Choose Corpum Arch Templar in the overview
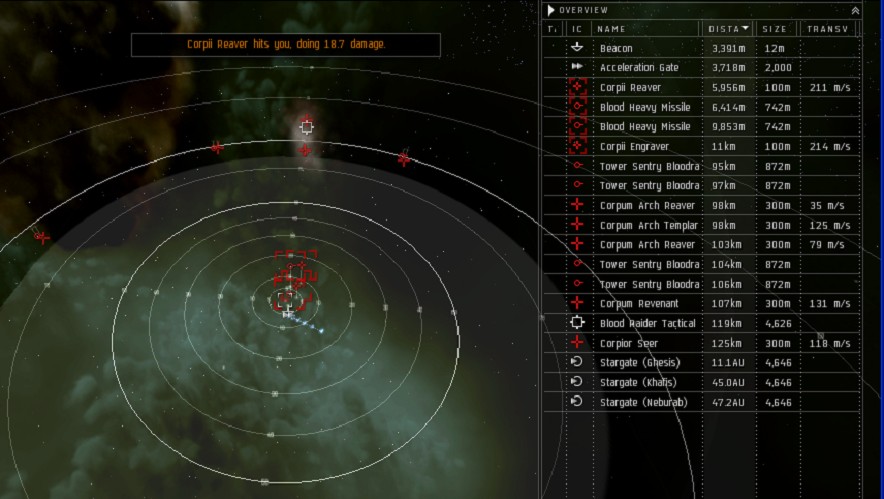Screen dimensions: 884x499 (647, 225)
